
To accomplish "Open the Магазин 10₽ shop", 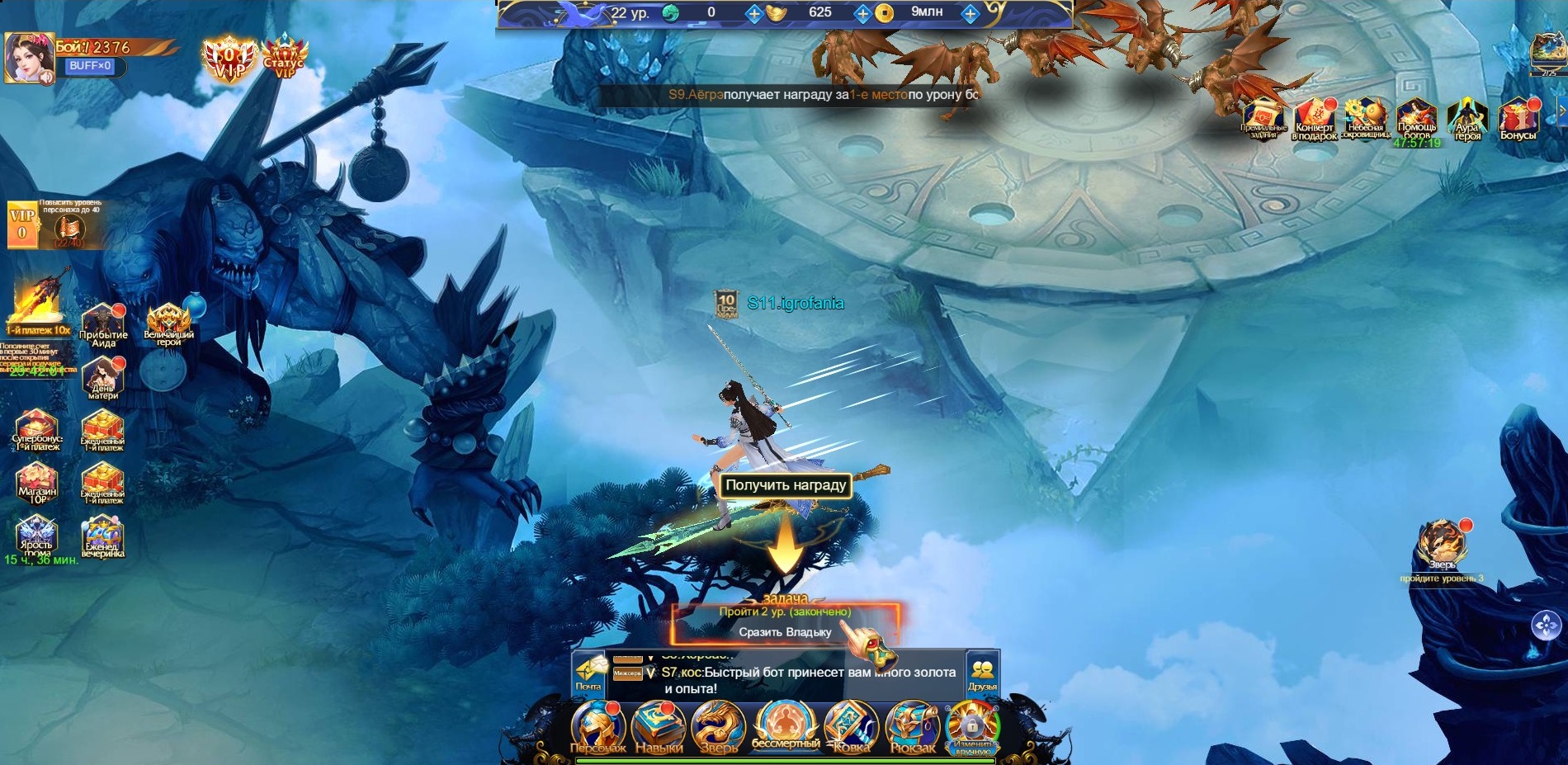I will coord(36,482).
